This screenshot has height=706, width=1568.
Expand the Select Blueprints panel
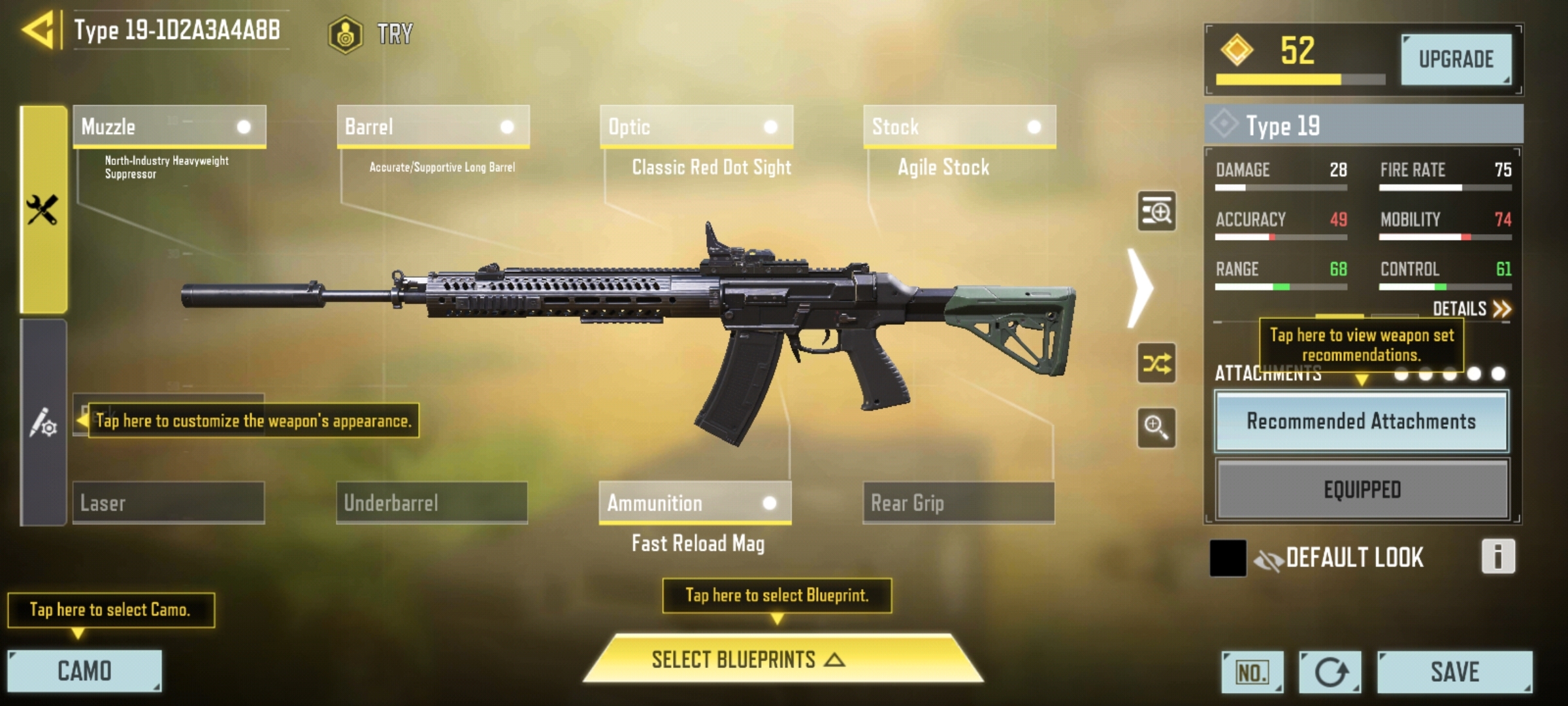[x=783, y=659]
